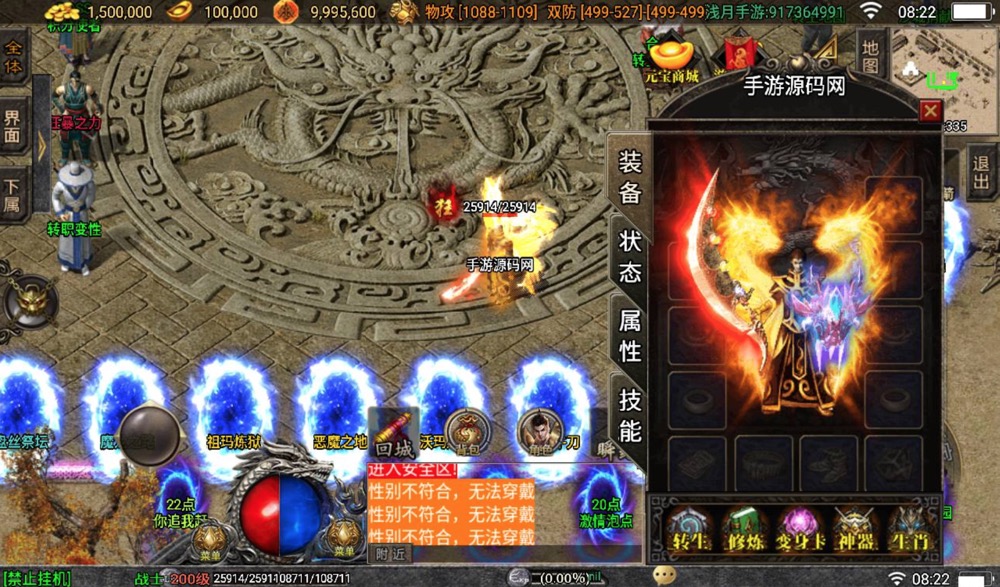Open the 地图 map button
The height and width of the screenshot is (587, 1000).
[871, 56]
